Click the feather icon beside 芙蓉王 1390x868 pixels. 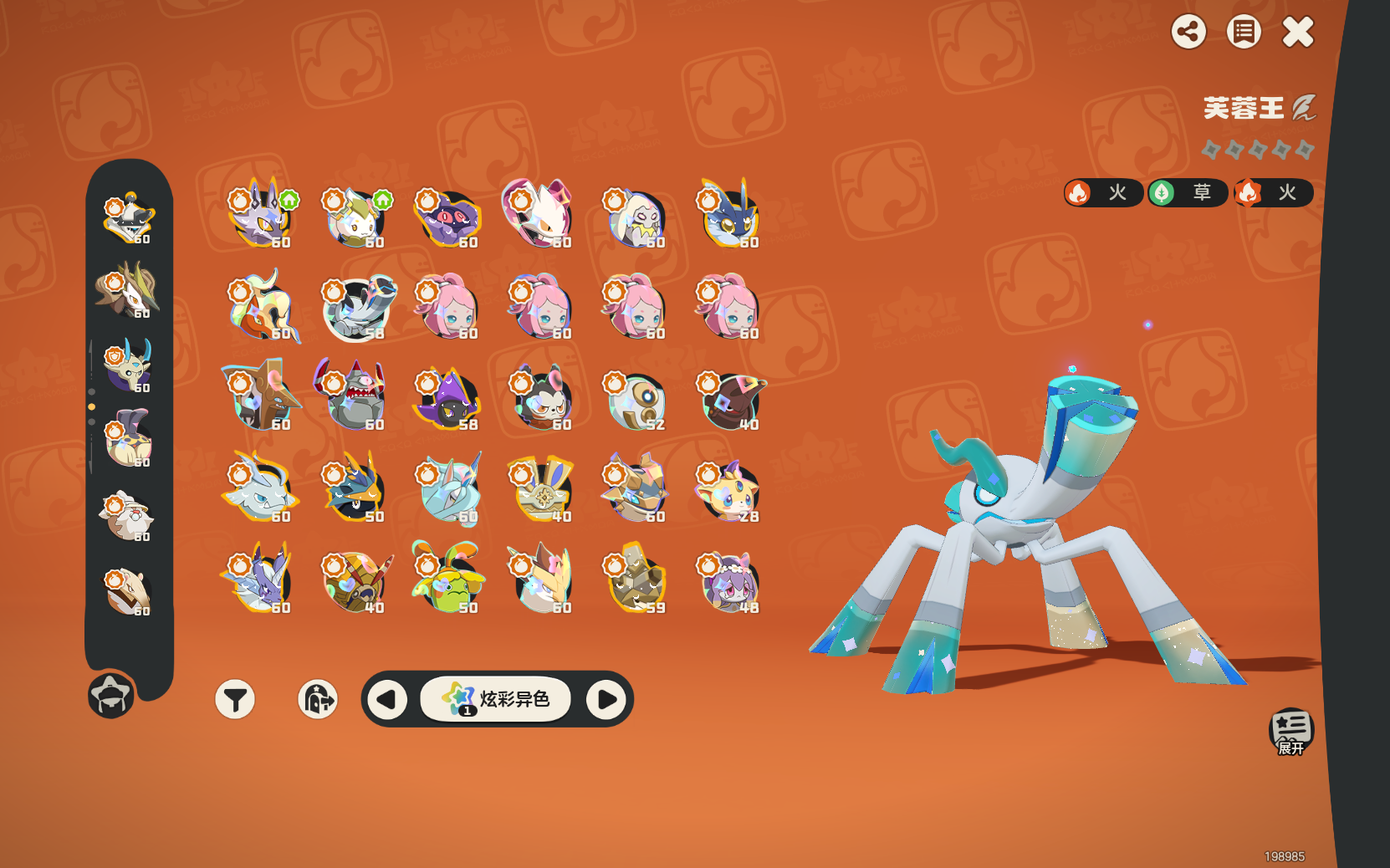click(x=1303, y=108)
